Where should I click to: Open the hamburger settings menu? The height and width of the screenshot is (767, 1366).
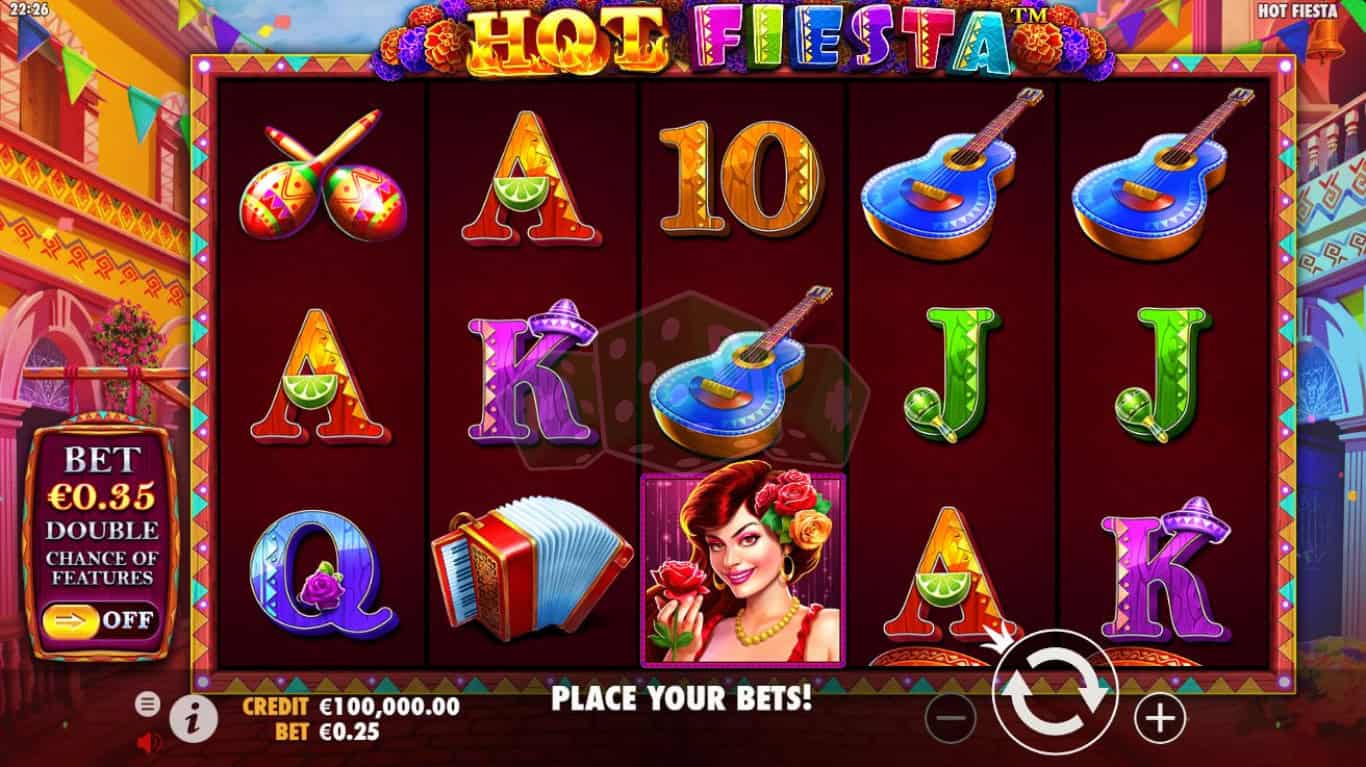[x=148, y=704]
